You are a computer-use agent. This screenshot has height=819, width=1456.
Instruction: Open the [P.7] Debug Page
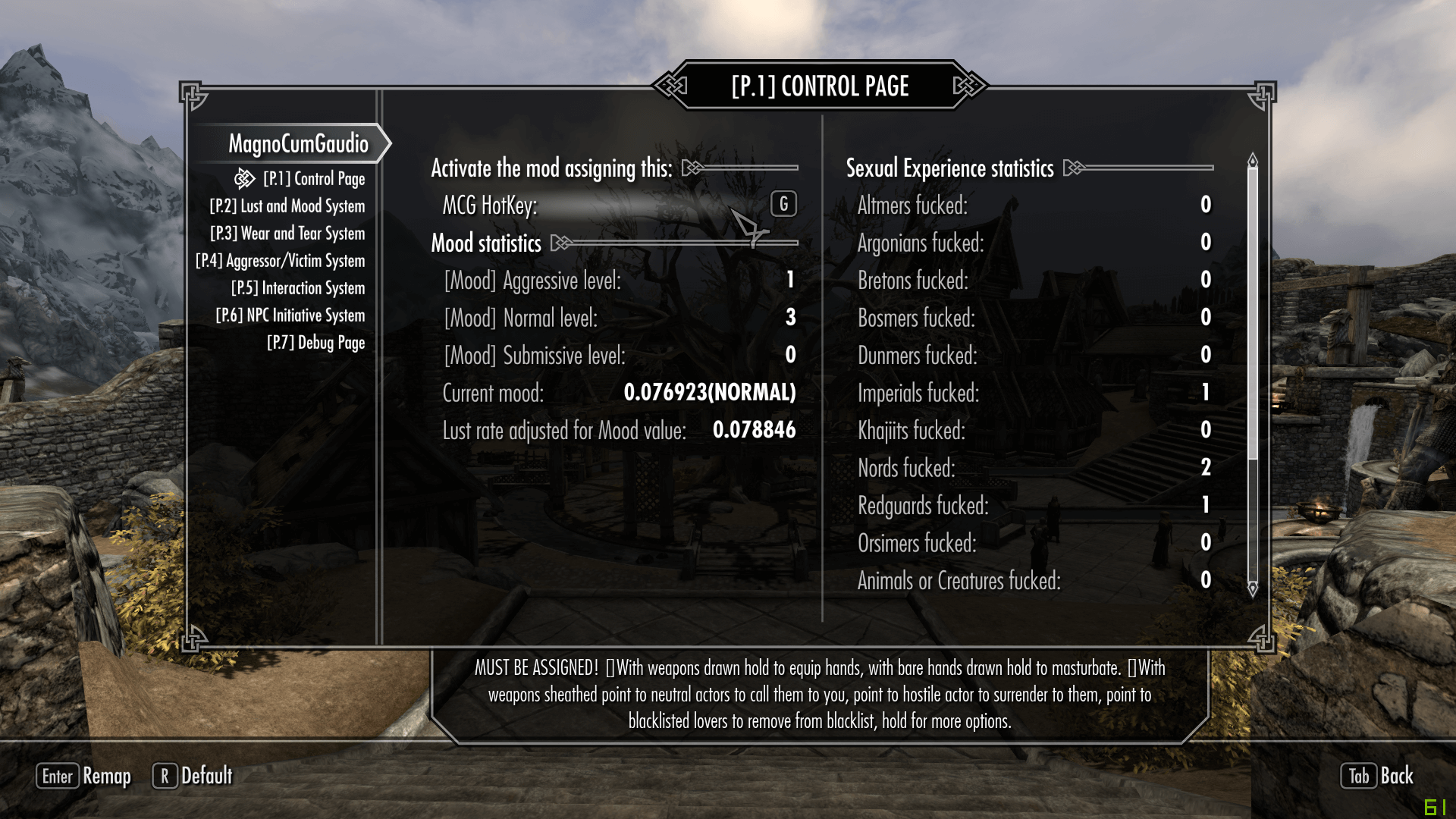point(316,343)
